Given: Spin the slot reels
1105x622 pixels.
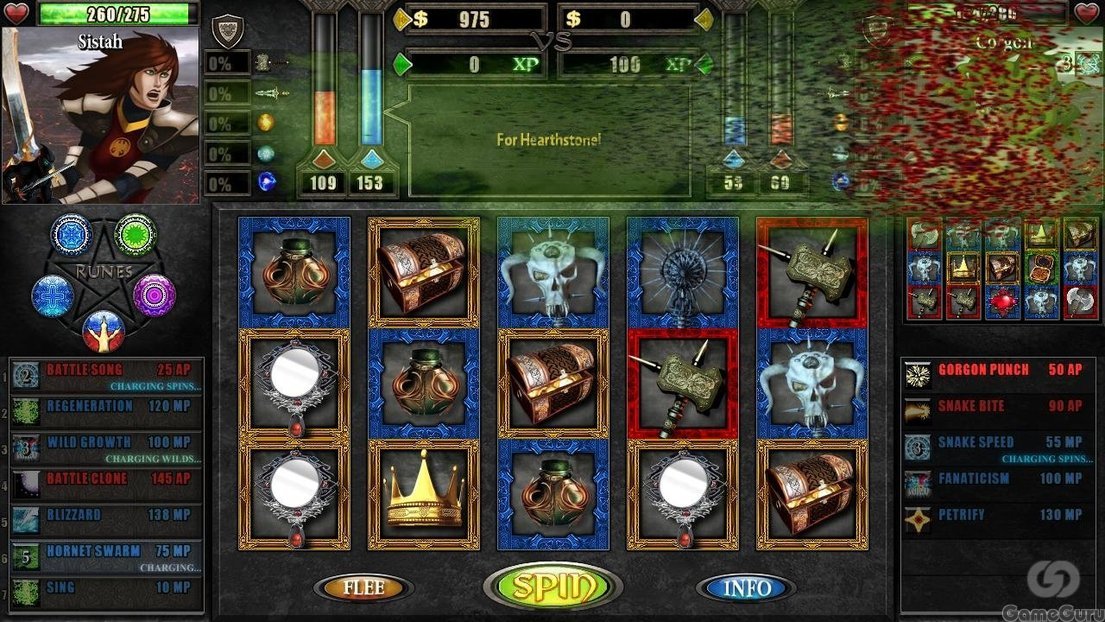Looking at the screenshot, I should [547, 587].
